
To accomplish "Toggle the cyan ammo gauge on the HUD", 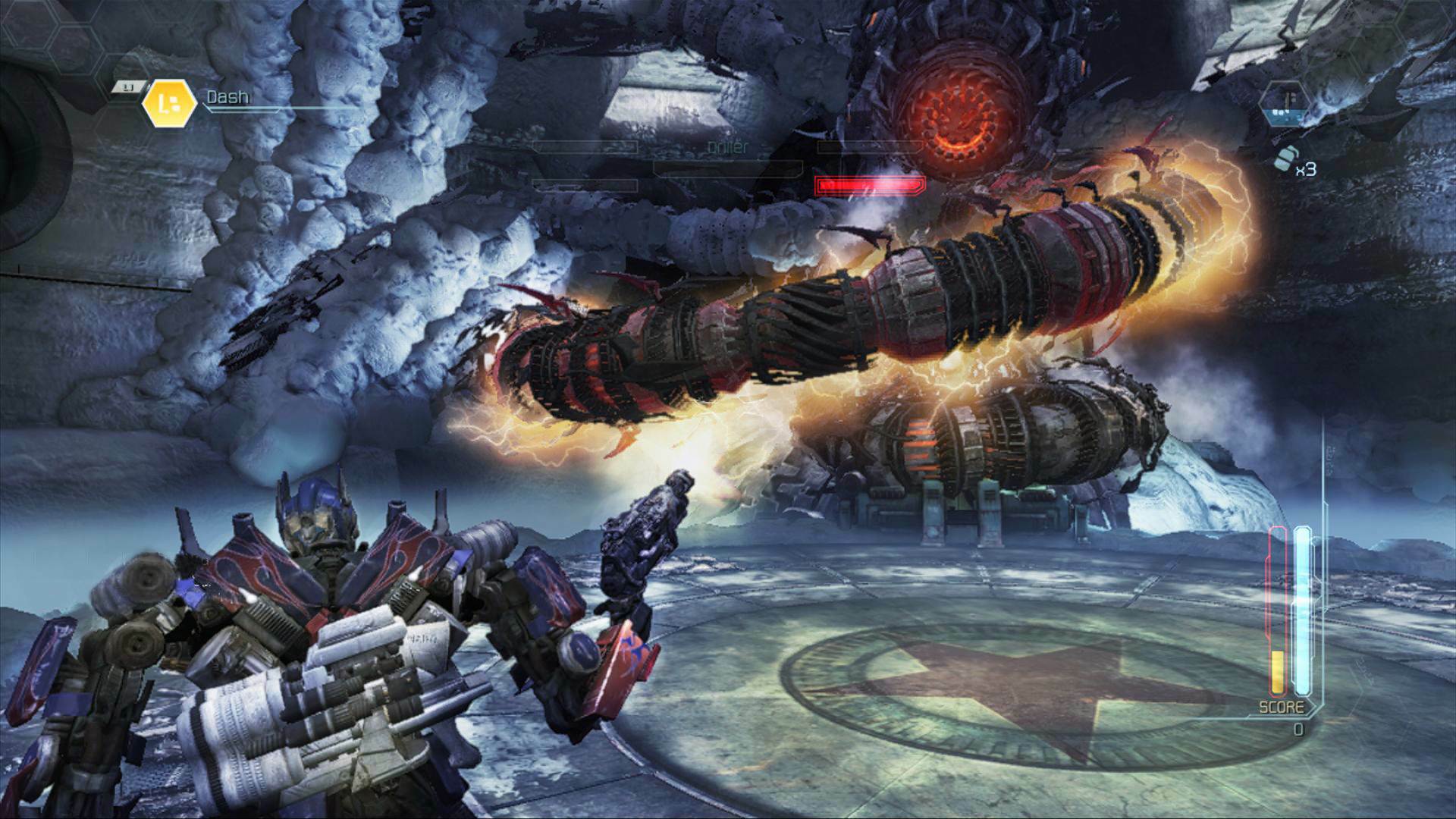I will point(1301,607).
